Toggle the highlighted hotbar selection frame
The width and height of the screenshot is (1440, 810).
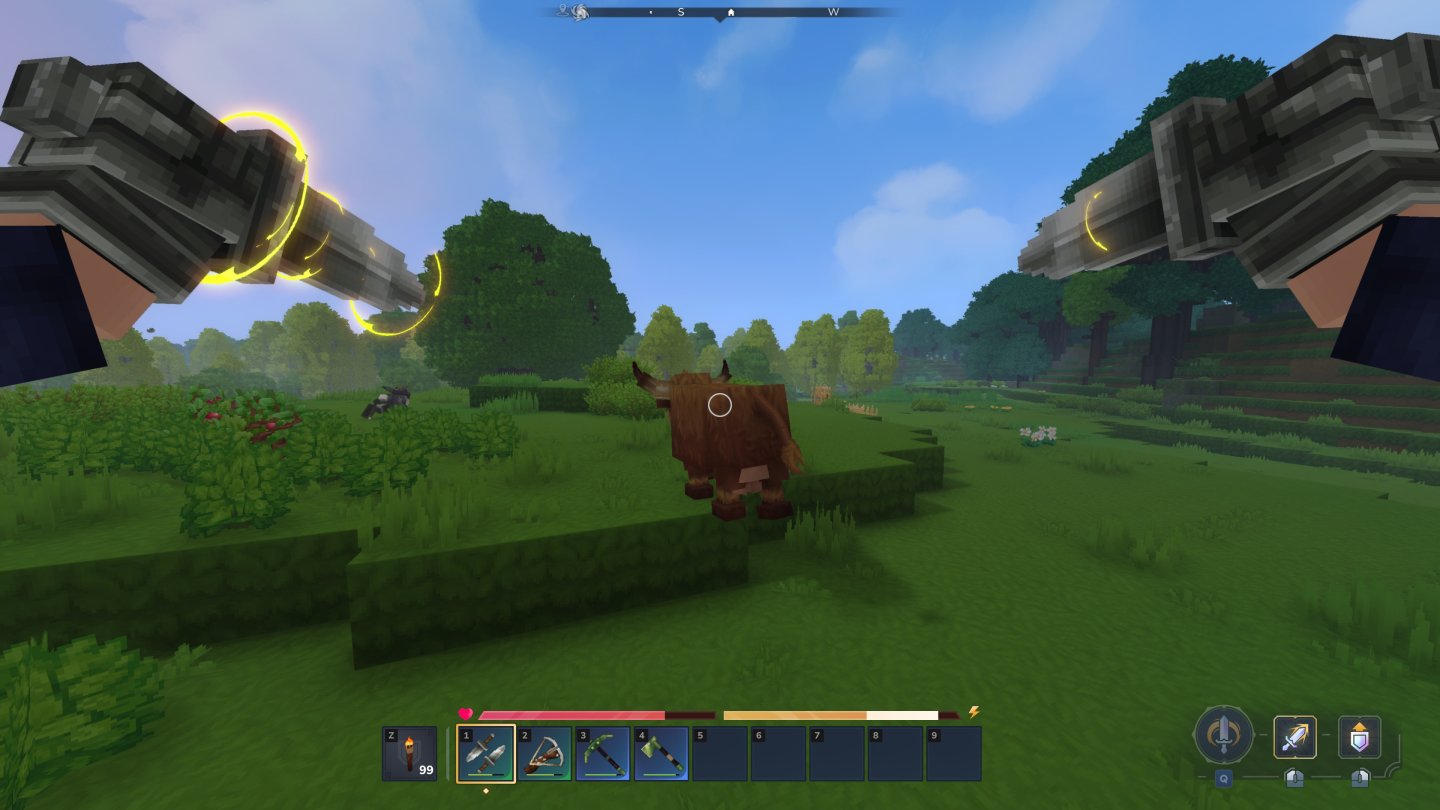487,753
